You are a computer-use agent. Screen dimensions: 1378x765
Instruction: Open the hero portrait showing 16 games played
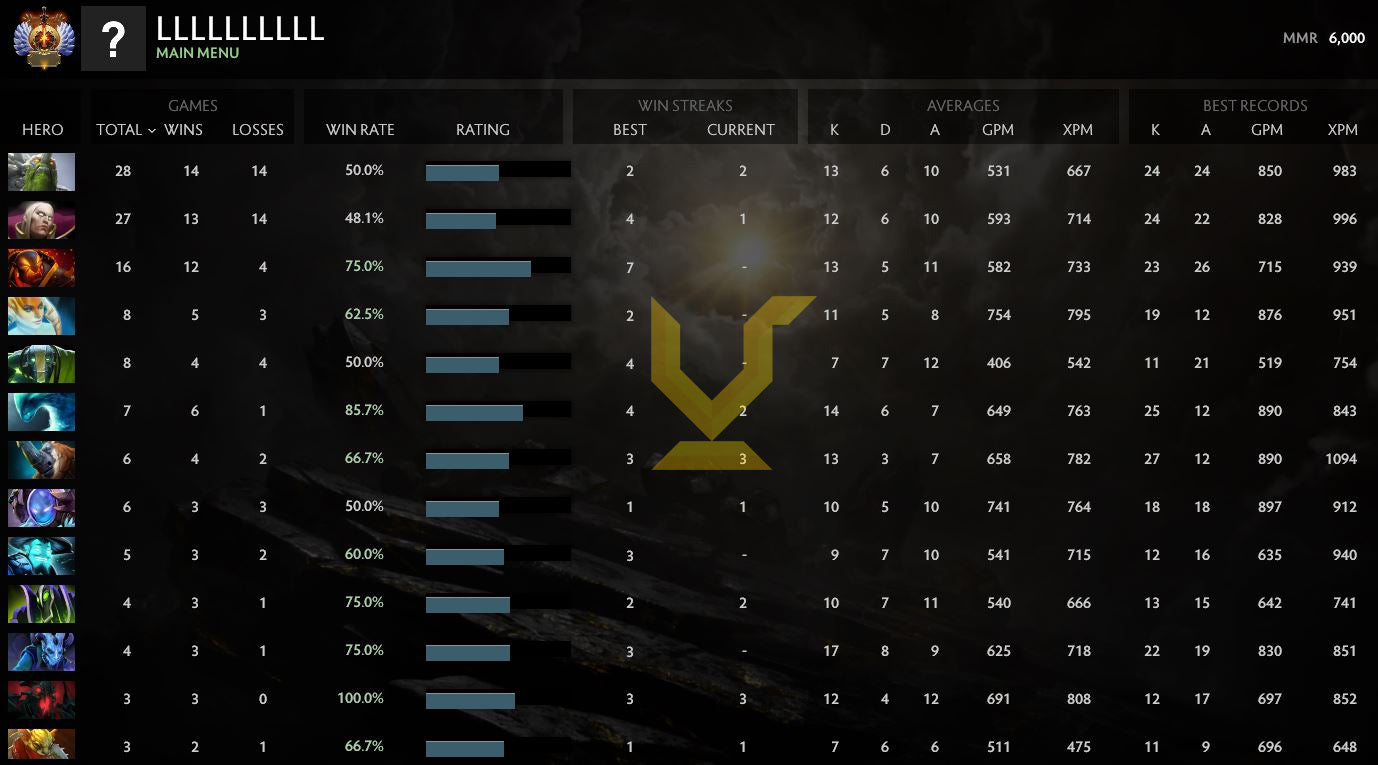41,267
